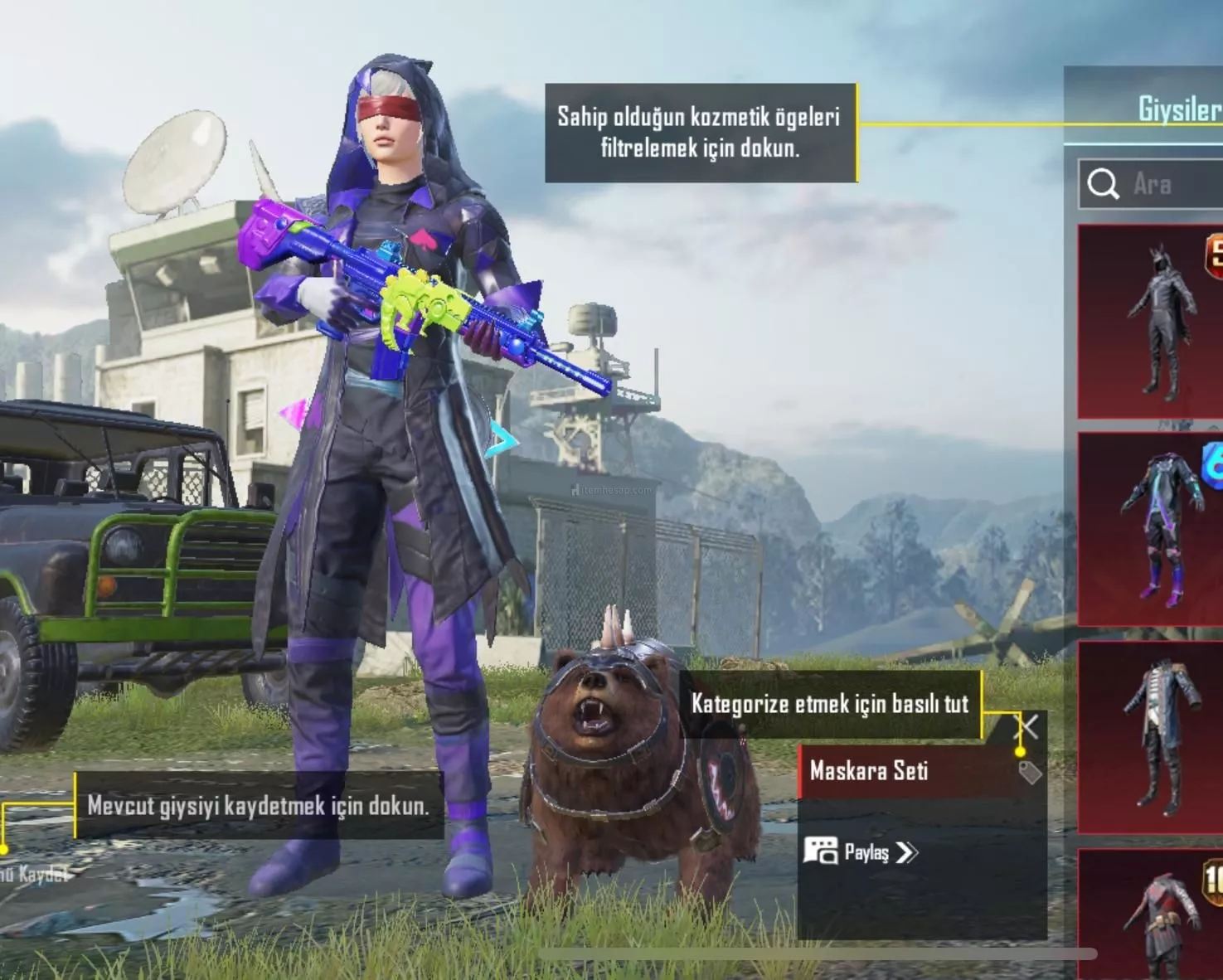Viewport: 1223px width, 980px height.
Task: Open the Giysiler outfits tab
Action: pyautogui.click(x=1178, y=109)
